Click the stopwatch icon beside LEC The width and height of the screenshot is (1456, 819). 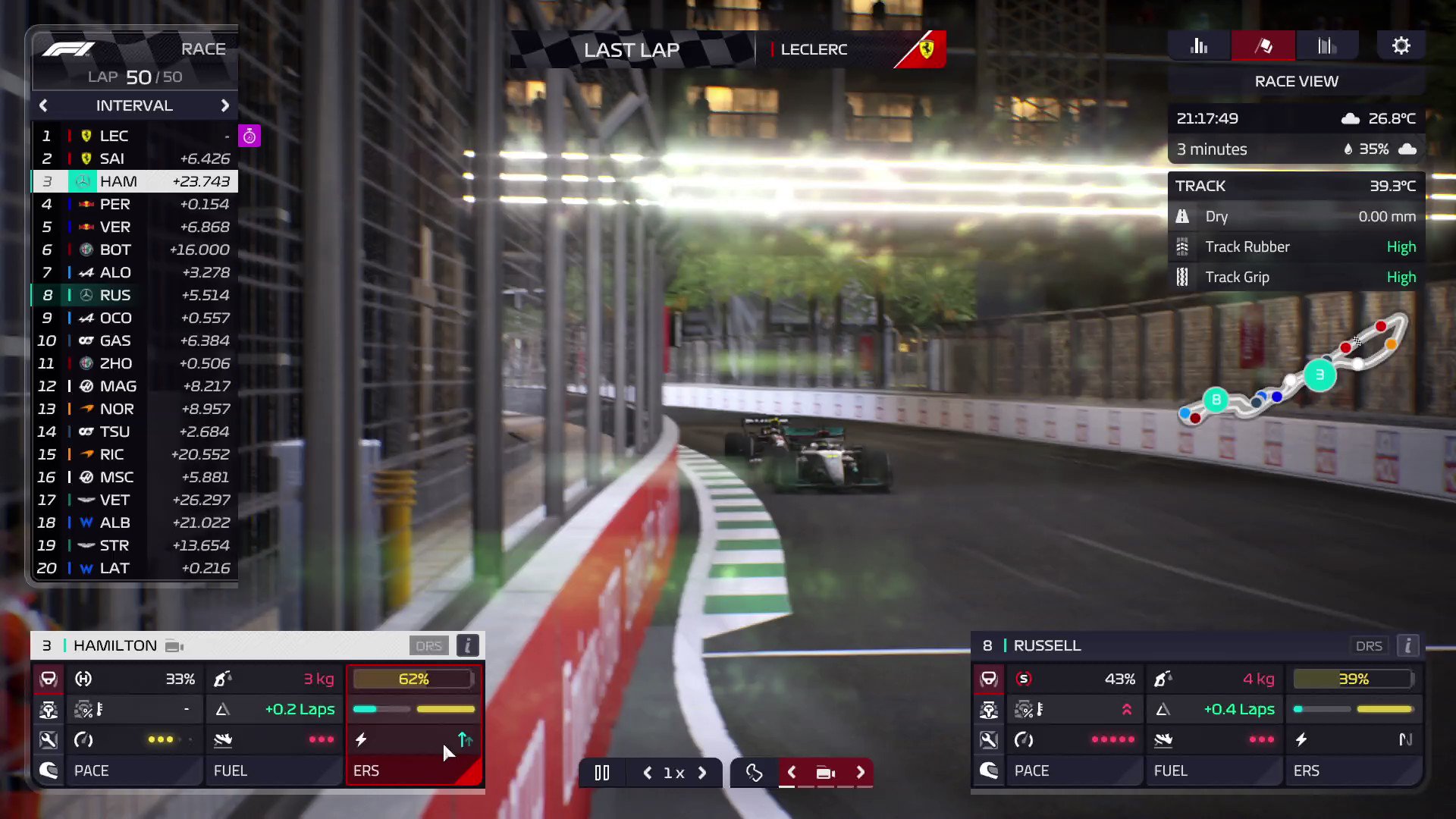[x=249, y=136]
